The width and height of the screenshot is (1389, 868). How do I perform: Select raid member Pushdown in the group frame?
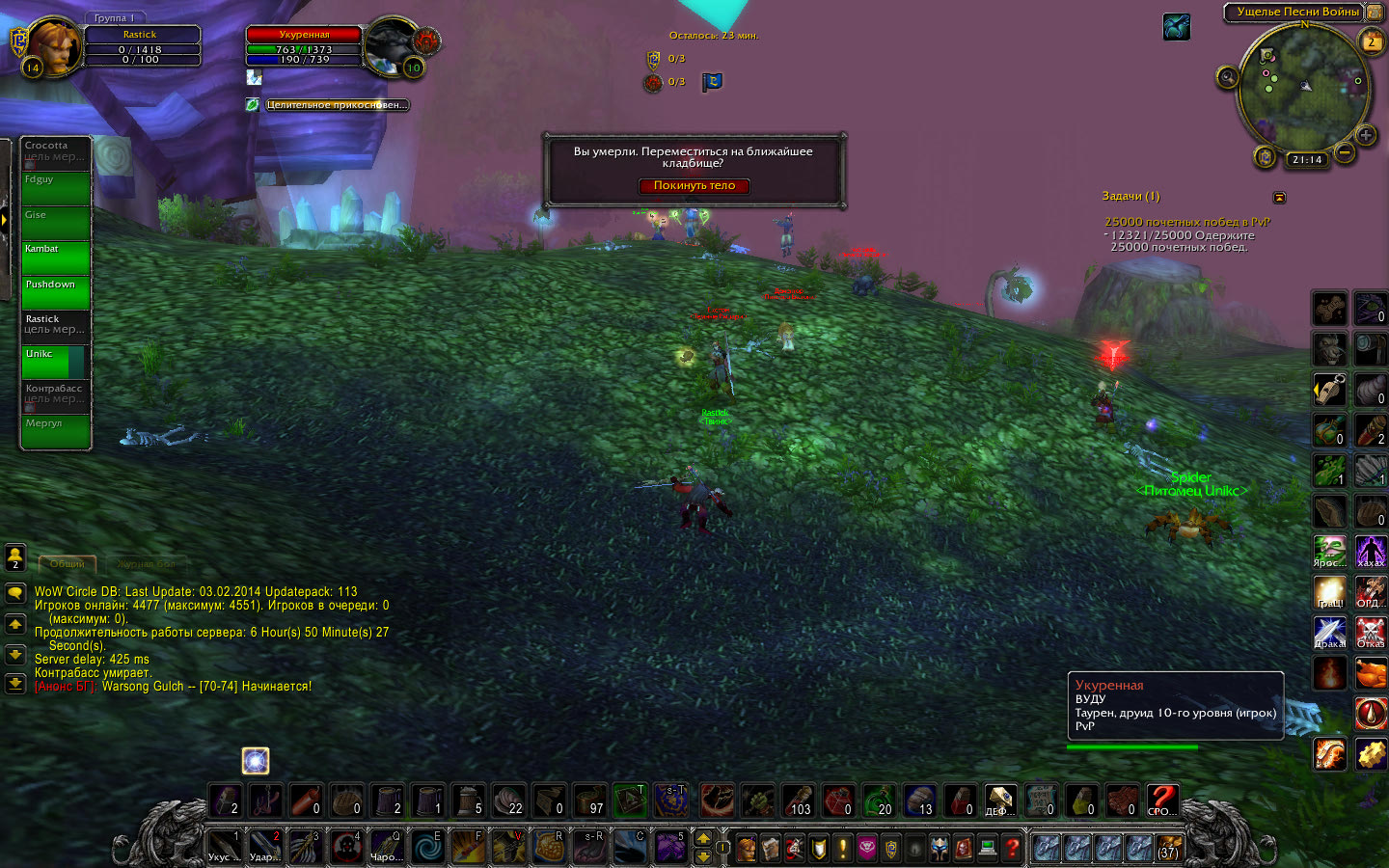pos(56,292)
